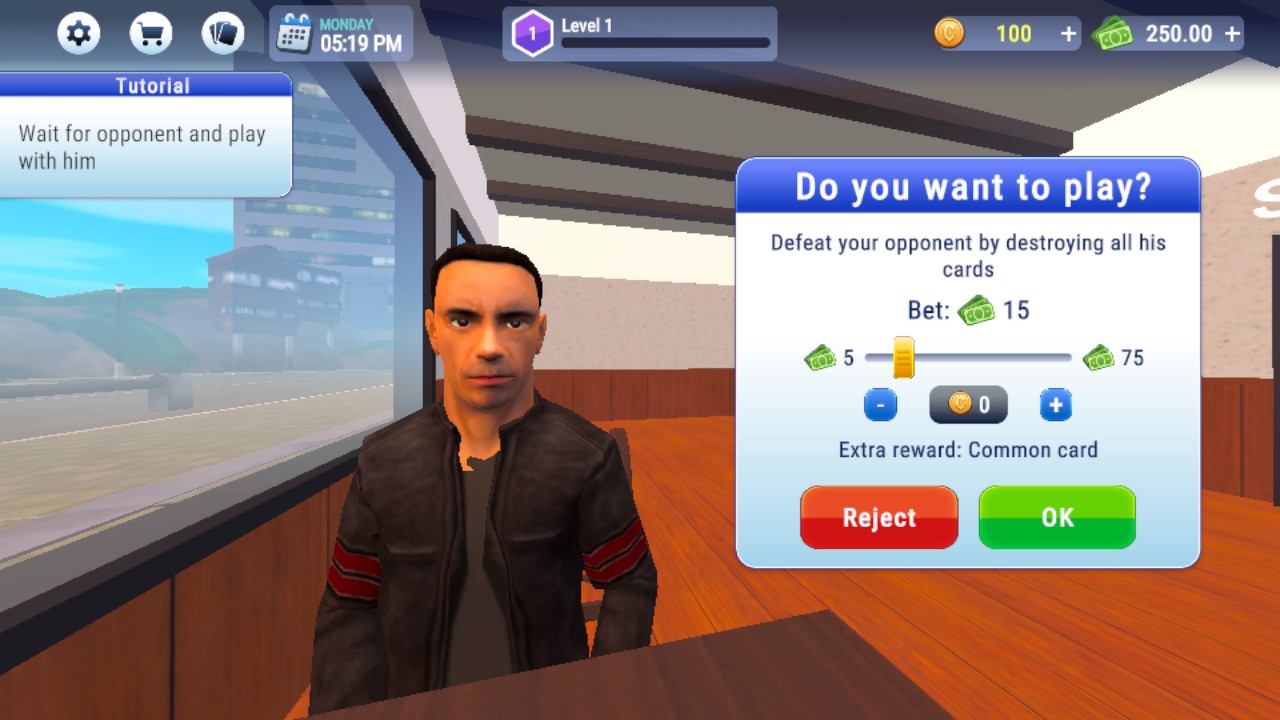Add more gold coins with plus
The image size is (1280, 720).
1068,34
